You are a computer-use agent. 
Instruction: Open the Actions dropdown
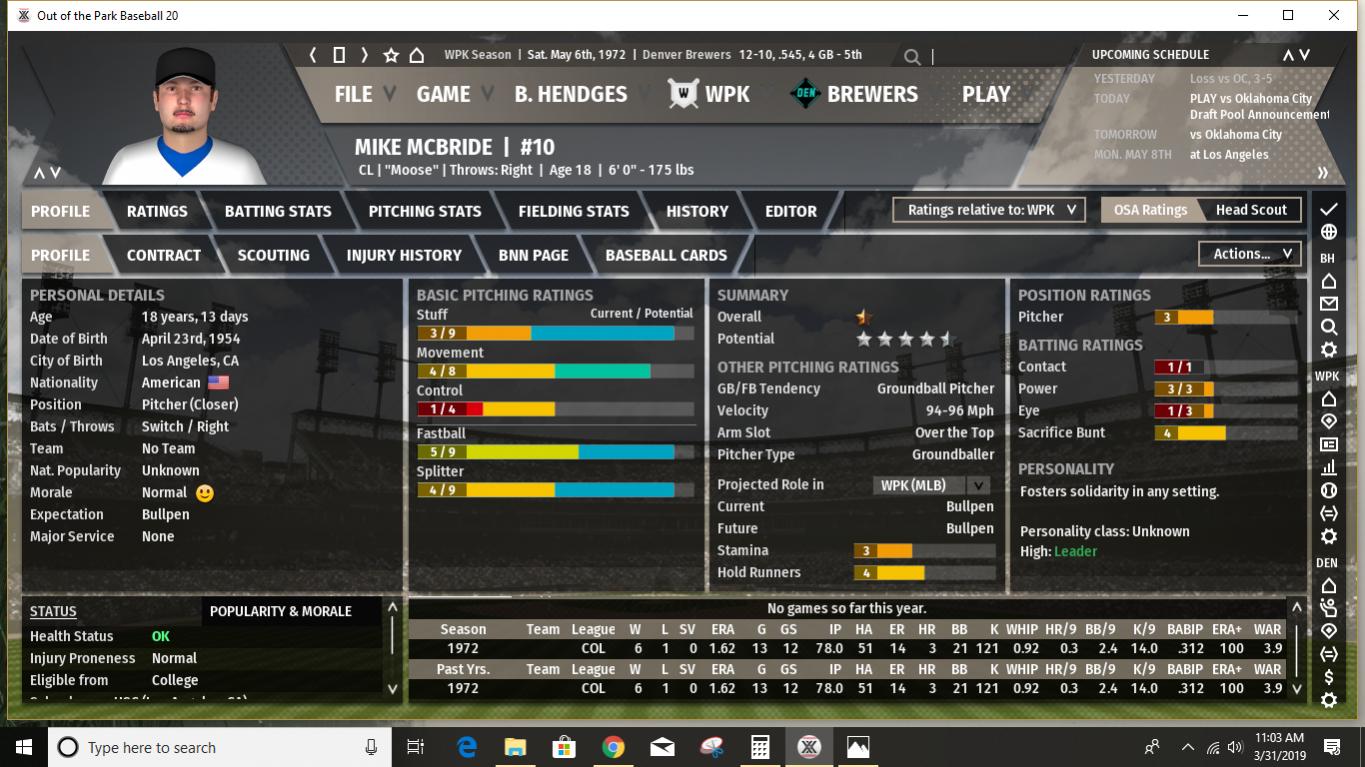click(1251, 254)
